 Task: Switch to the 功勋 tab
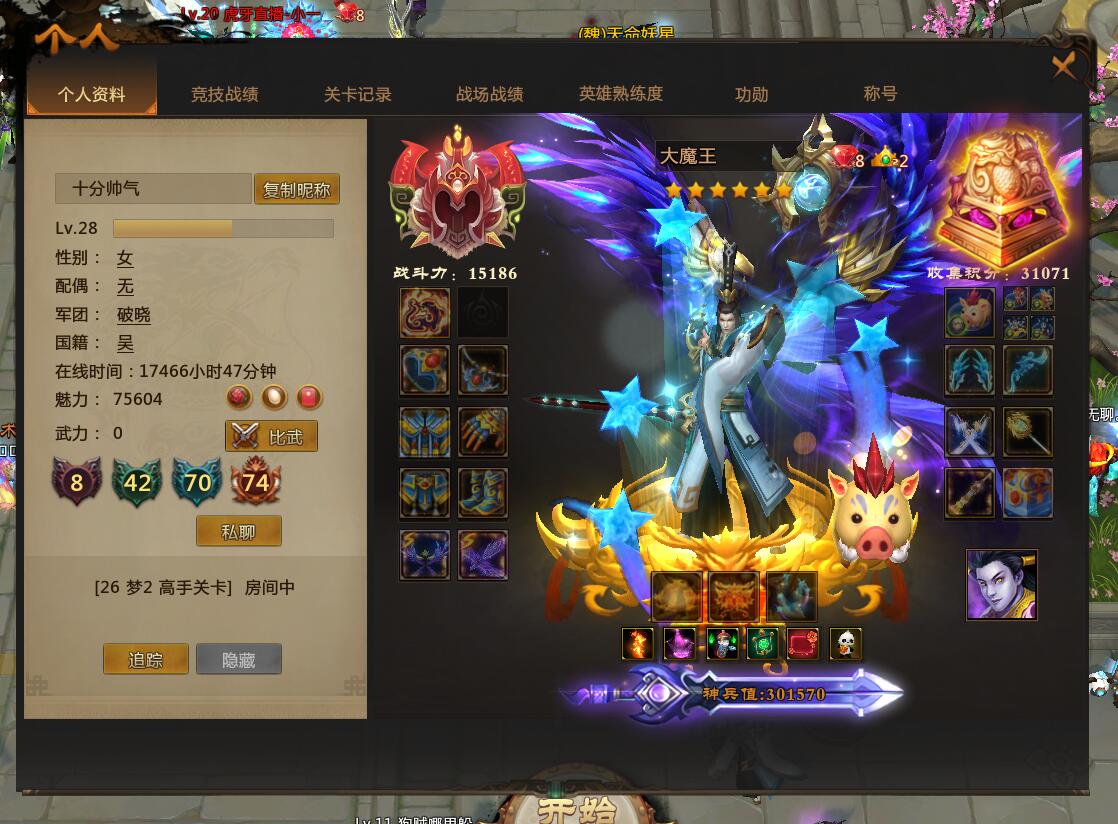pos(752,95)
